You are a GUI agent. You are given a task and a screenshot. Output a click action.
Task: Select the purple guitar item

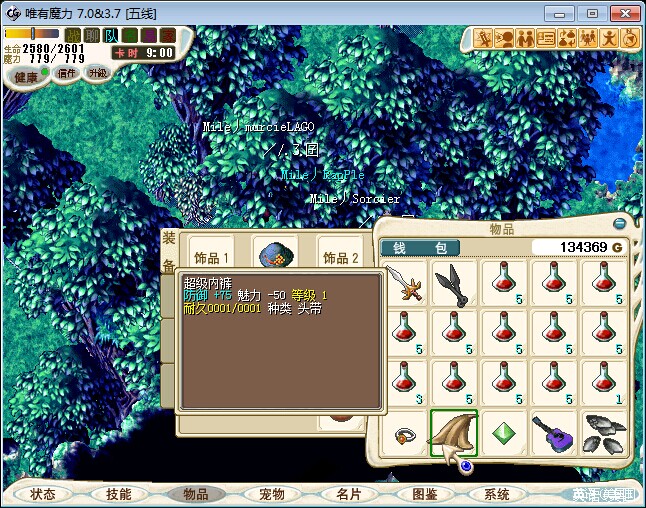coord(554,434)
